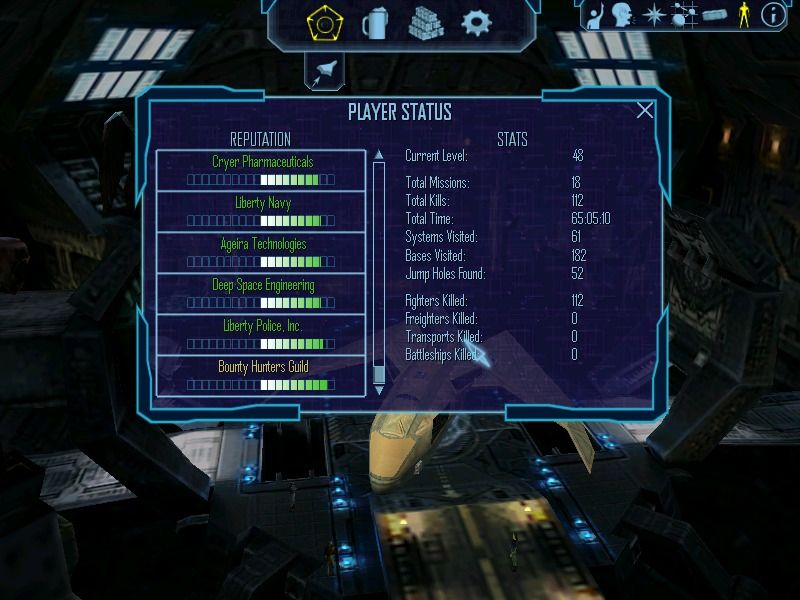Choose Ageira Technologies in reputation list

tap(262, 252)
